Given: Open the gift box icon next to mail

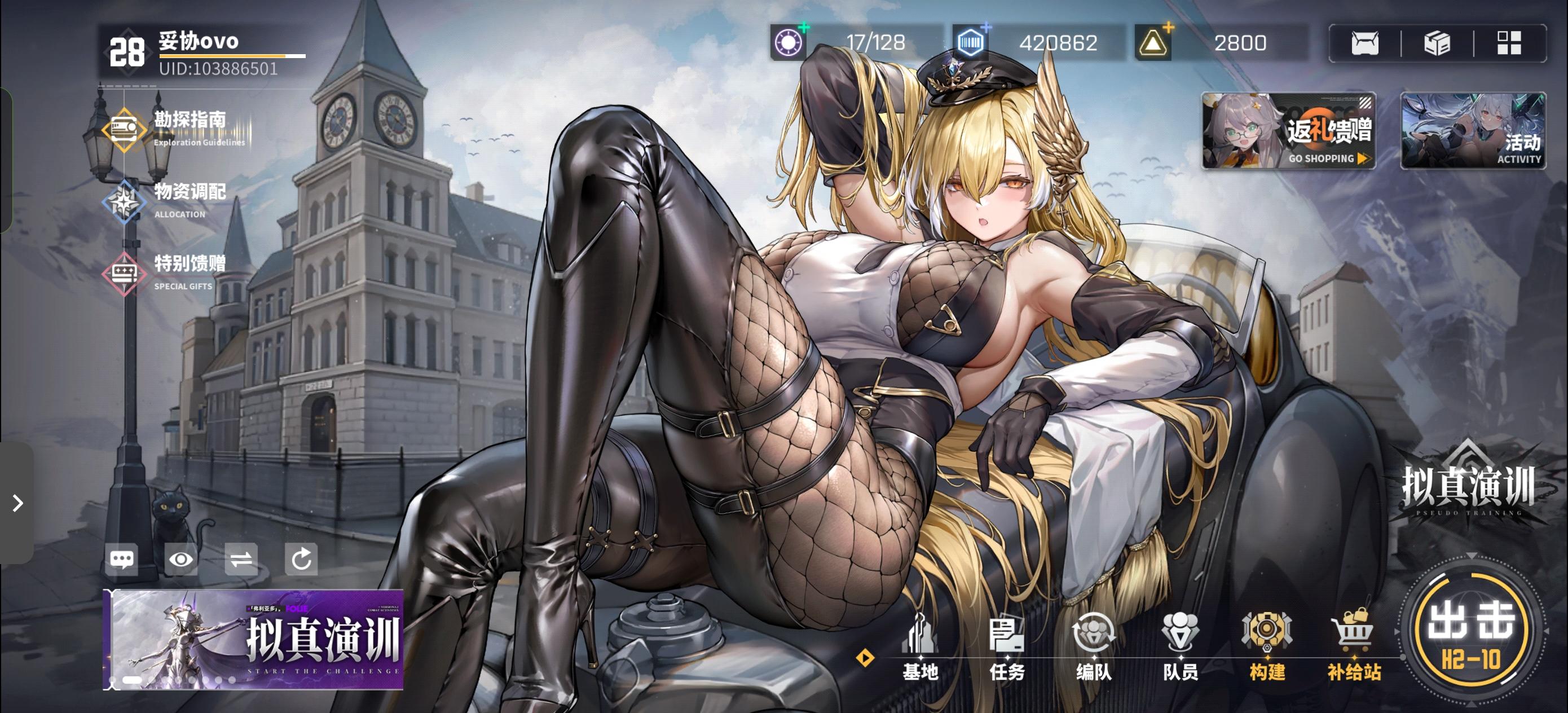Looking at the screenshot, I should pos(1438,43).
